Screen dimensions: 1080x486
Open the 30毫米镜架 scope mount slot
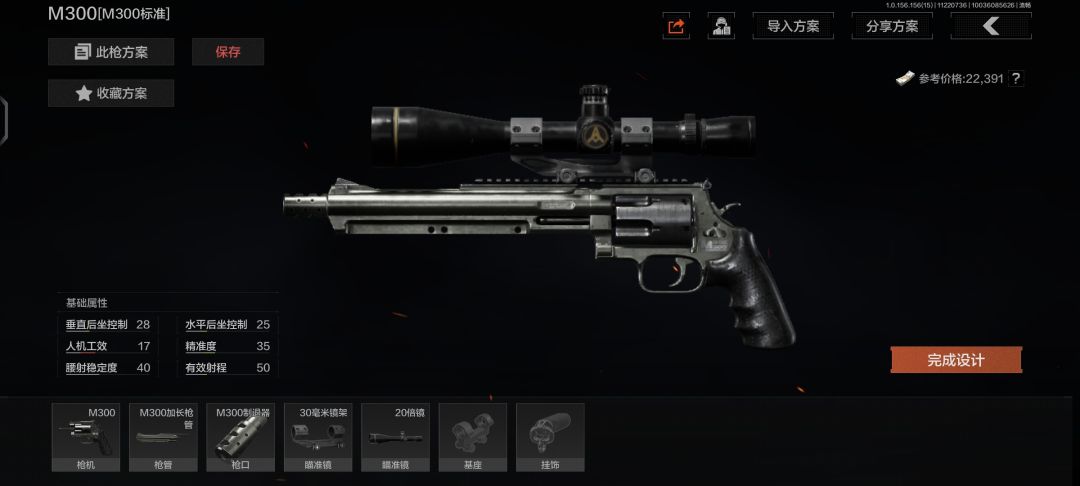318,437
